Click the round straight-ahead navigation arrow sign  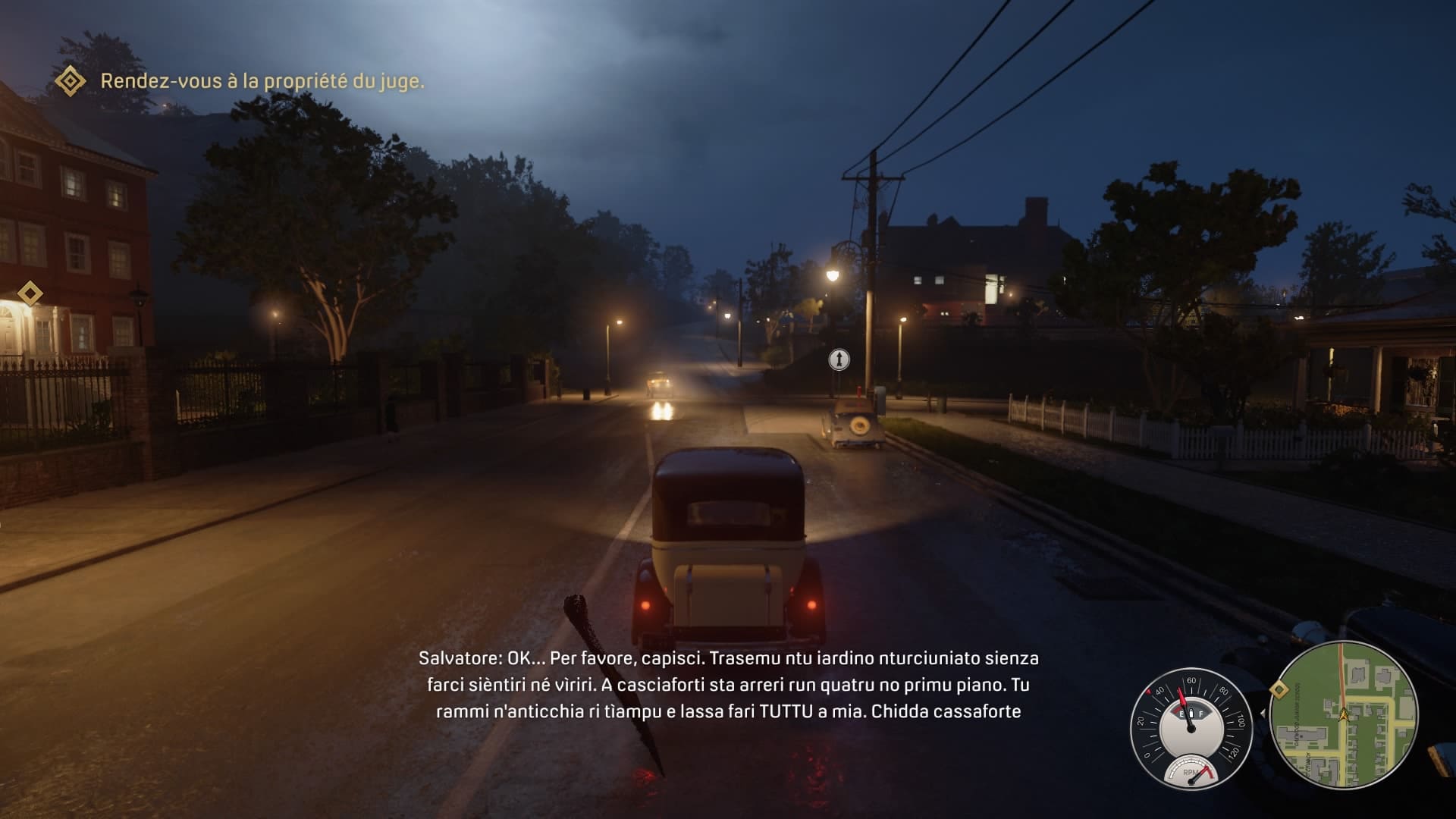pyautogui.click(x=839, y=359)
